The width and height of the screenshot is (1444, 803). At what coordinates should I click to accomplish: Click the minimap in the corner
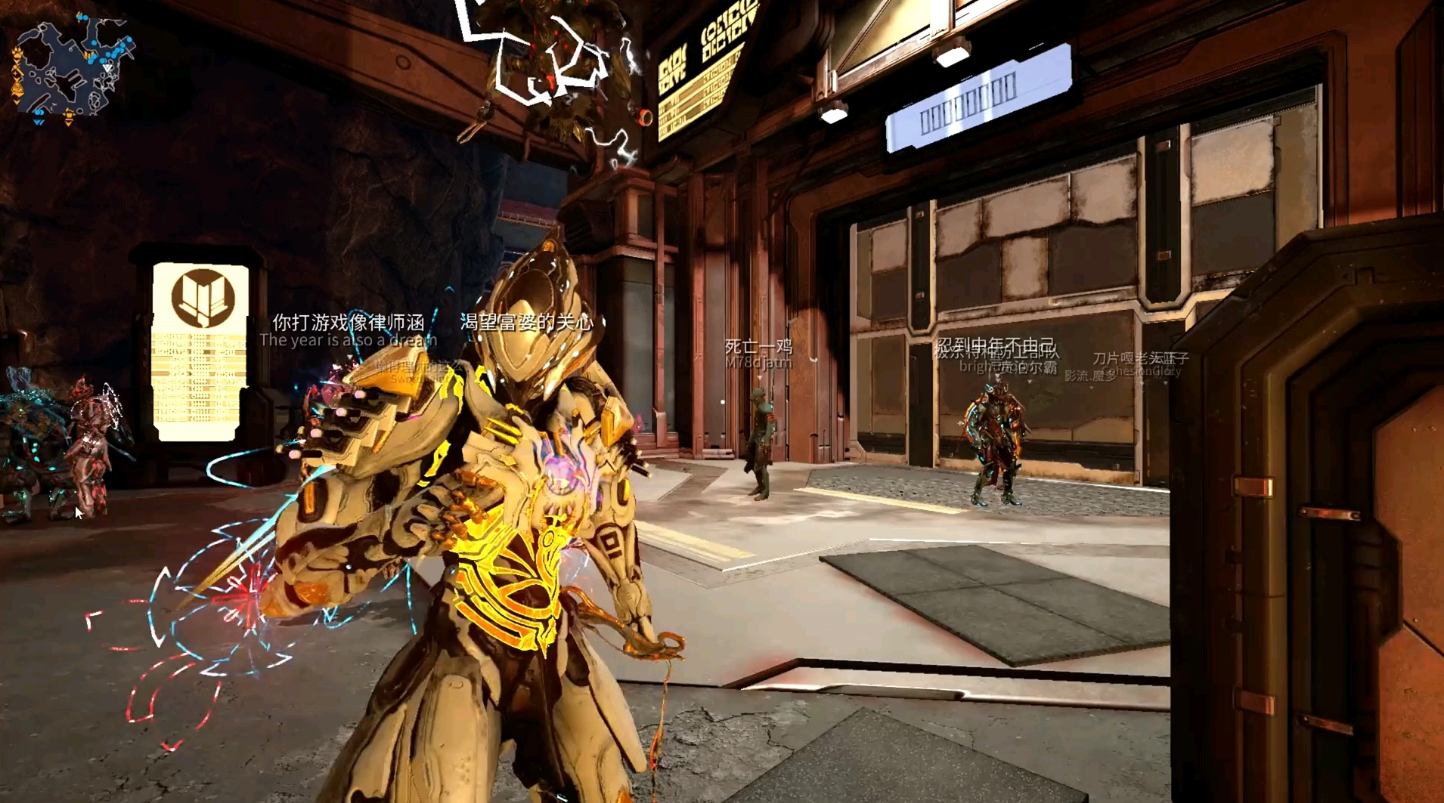click(72, 68)
